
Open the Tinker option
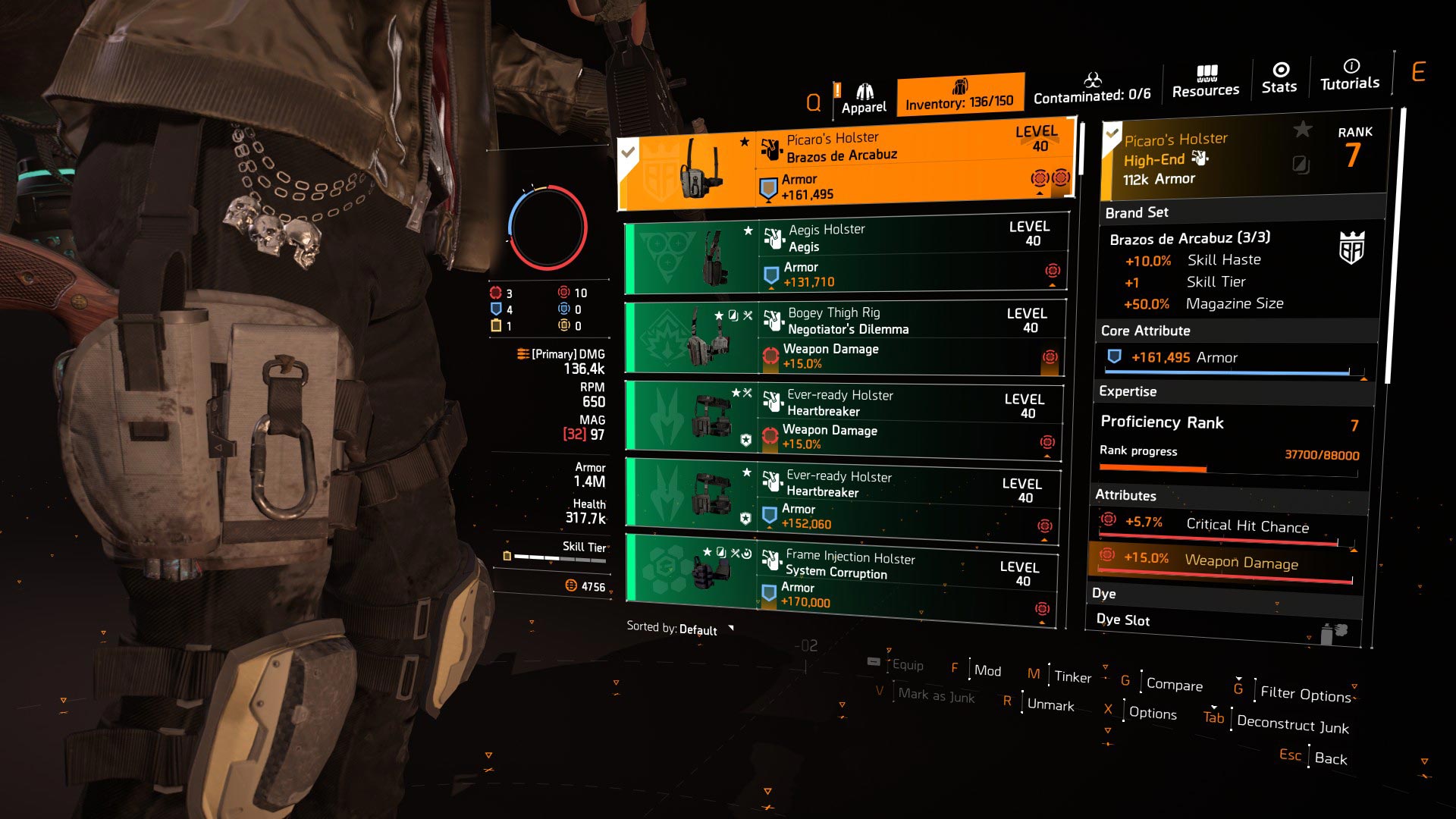(x=1072, y=676)
